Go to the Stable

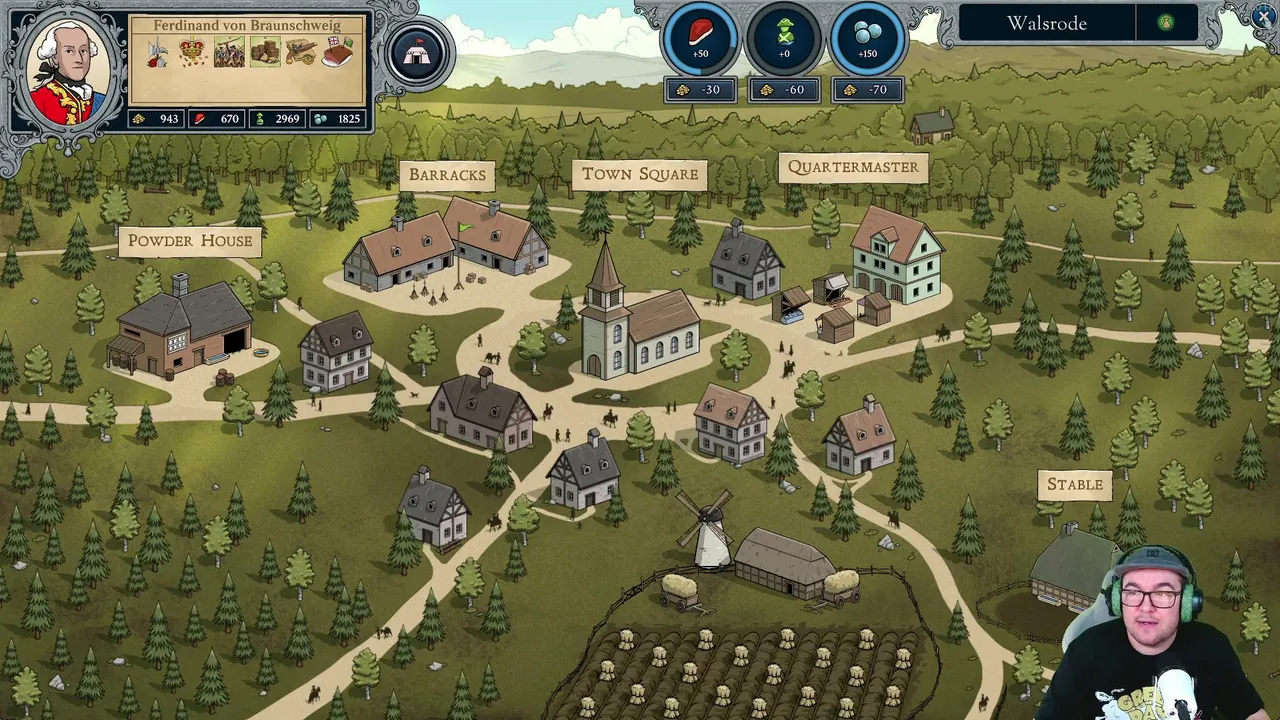click(1075, 485)
